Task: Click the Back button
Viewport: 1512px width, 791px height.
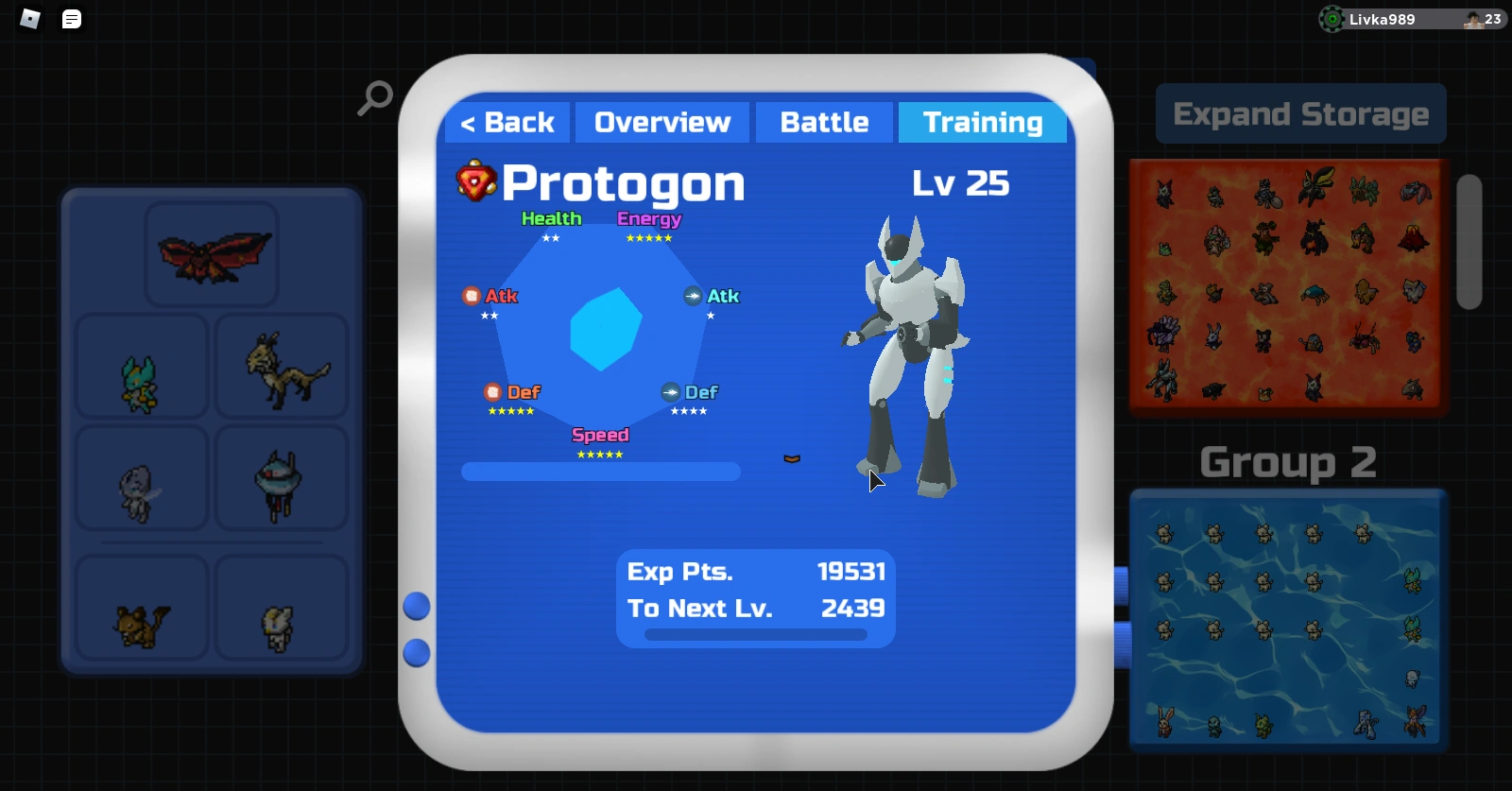Action: (x=507, y=122)
